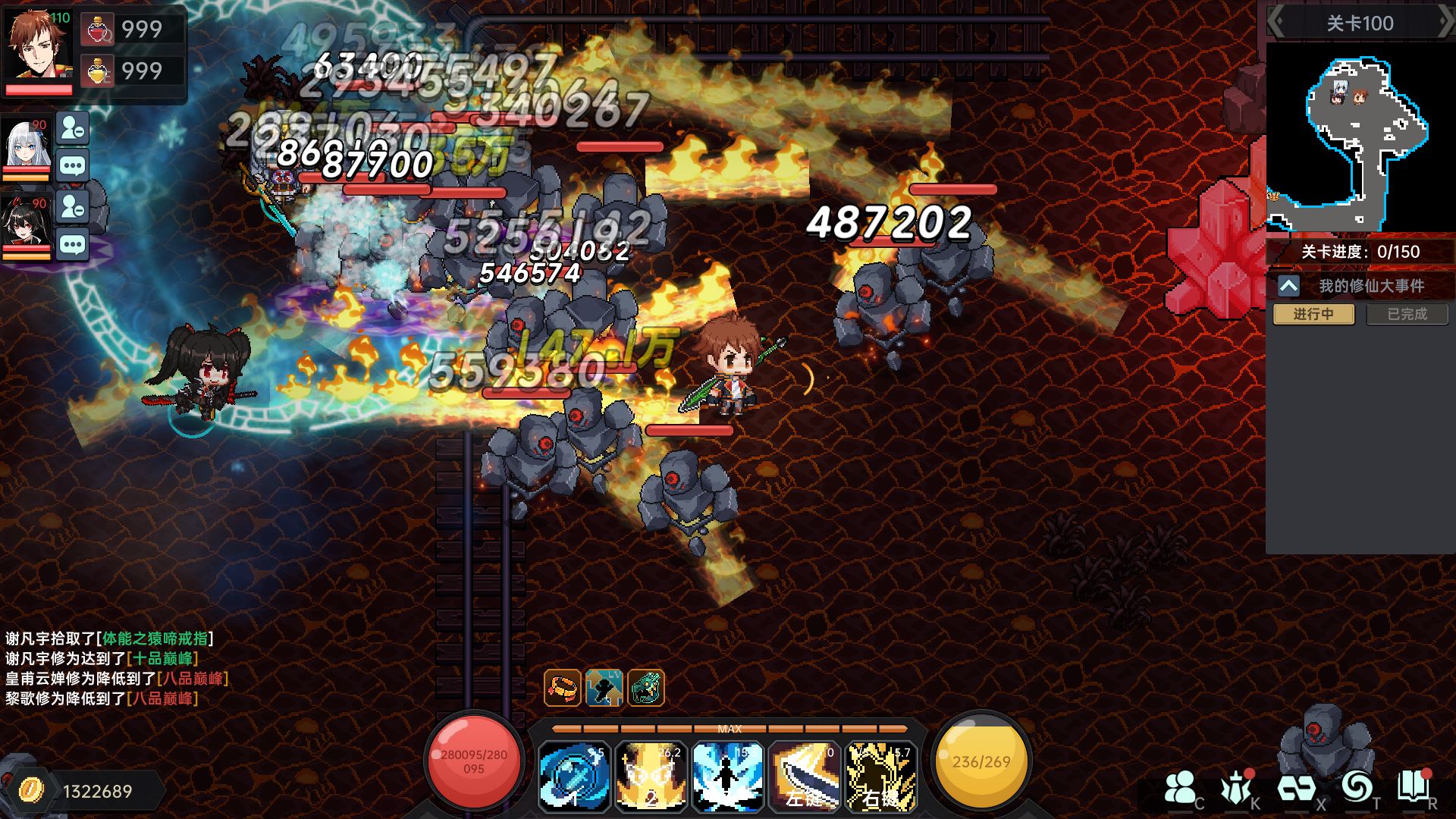Activate the blue sword vortex skill
Viewport: 1456px width, 819px height.
pos(574,777)
